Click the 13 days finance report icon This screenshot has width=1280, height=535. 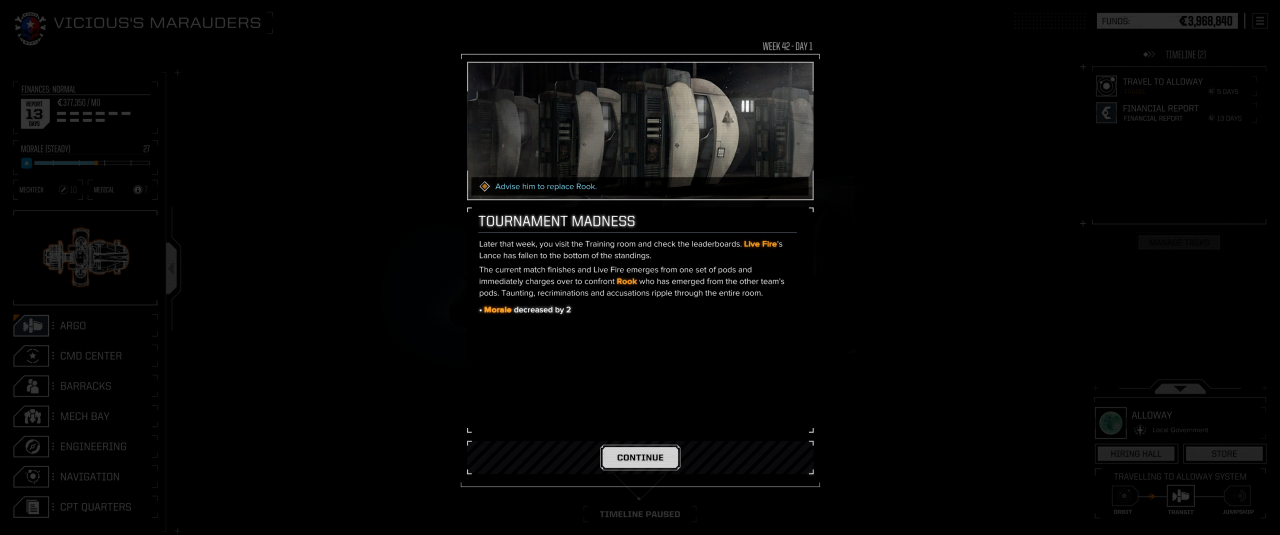tap(34, 113)
